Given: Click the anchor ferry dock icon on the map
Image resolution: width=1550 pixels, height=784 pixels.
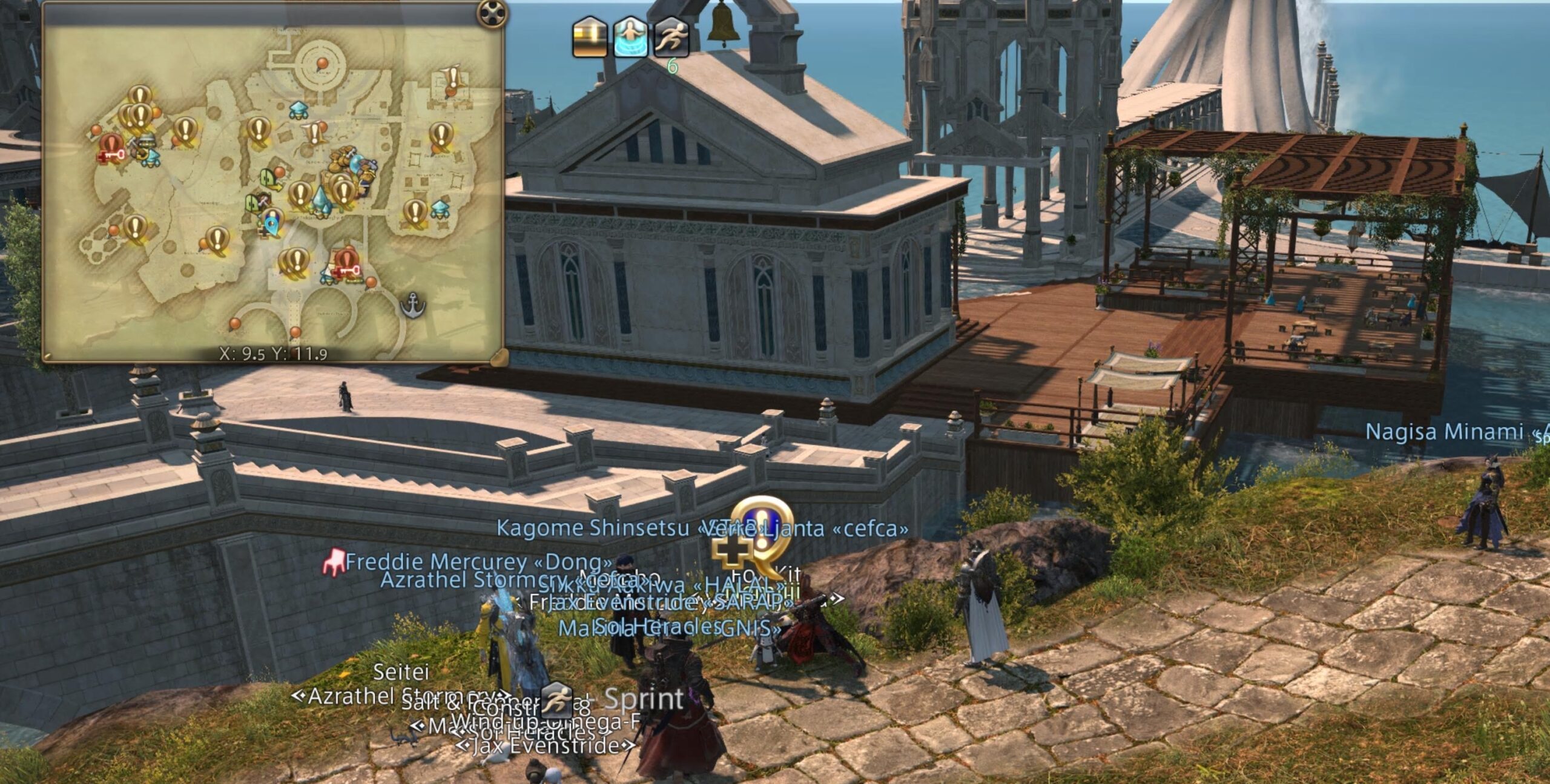Looking at the screenshot, I should pyautogui.click(x=413, y=305).
